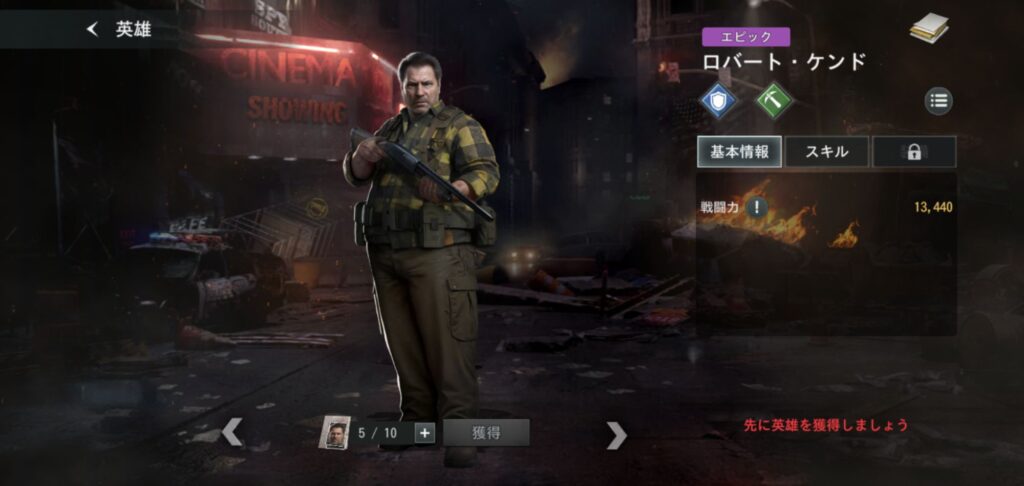Select the green hammer trait icon
This screenshot has height=486, width=1024.
pos(773,100)
